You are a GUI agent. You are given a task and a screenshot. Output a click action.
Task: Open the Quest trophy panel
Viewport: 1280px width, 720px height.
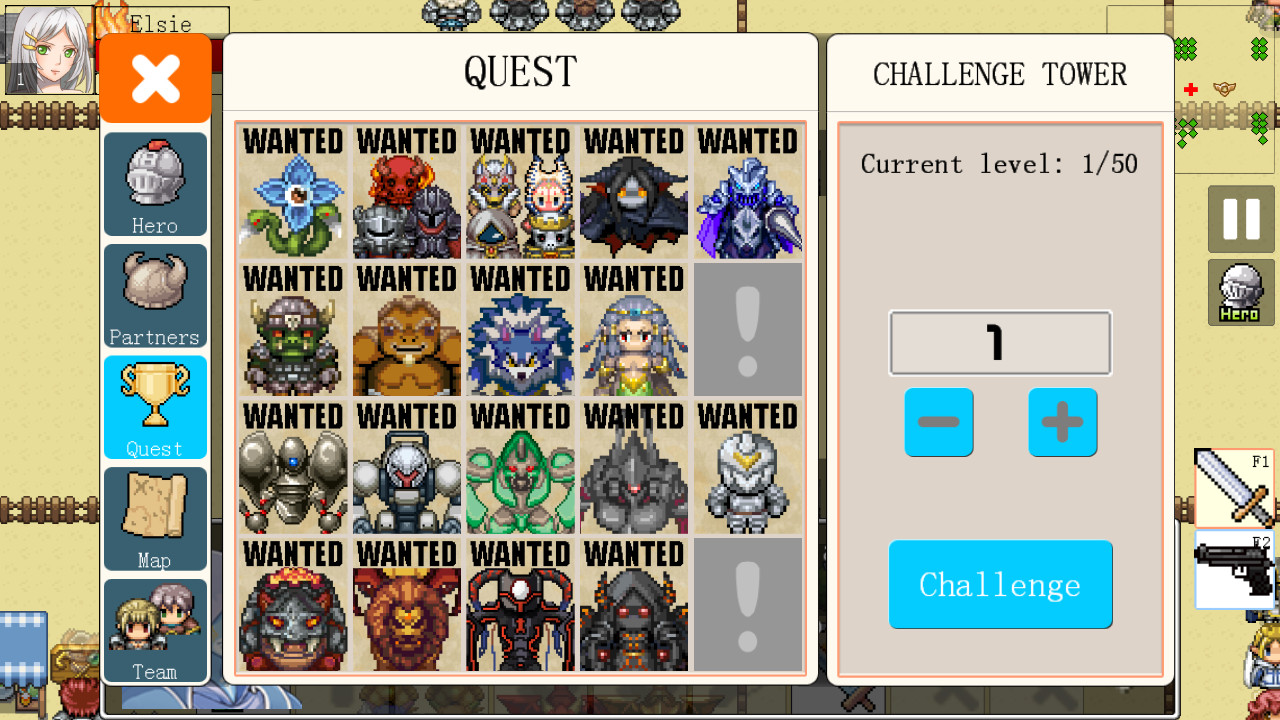(x=154, y=407)
